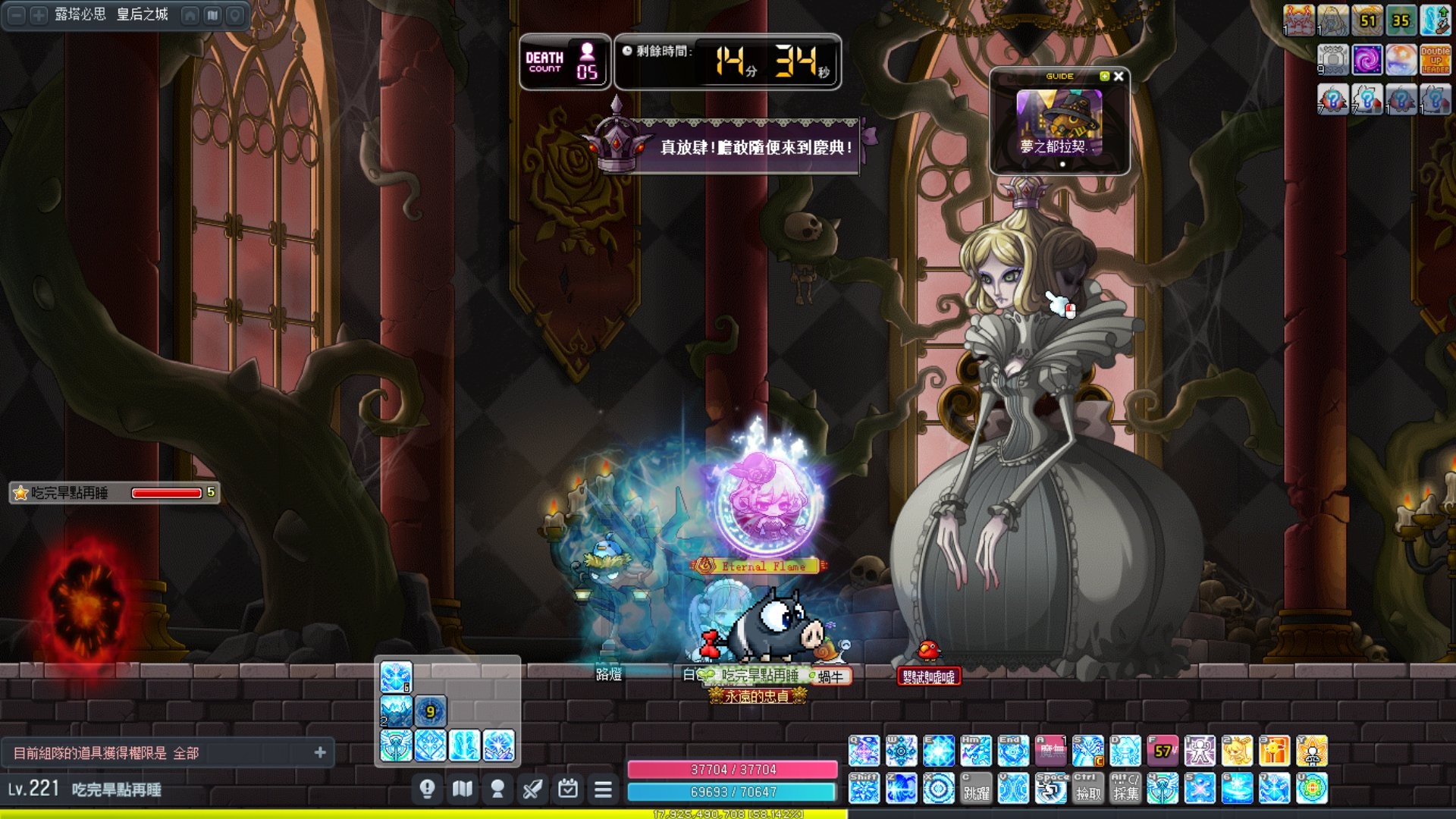Image resolution: width=1456 pixels, height=819 pixels.
Task: Click the 採集 harvest key slot
Action: click(1125, 789)
